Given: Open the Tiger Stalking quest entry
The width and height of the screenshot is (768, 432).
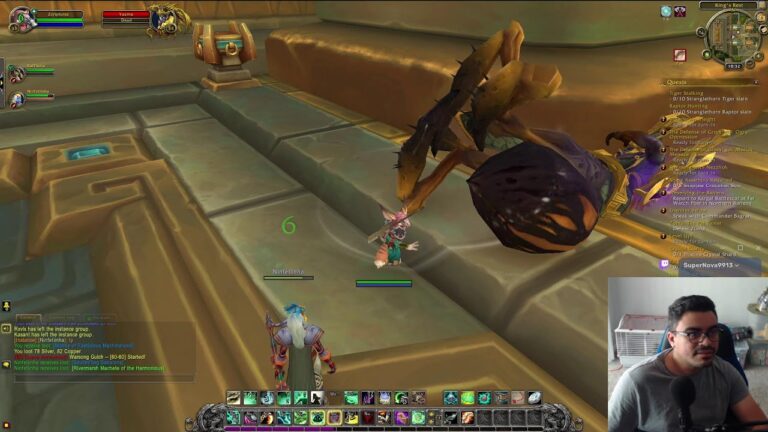Looking at the screenshot, I should 690,92.
